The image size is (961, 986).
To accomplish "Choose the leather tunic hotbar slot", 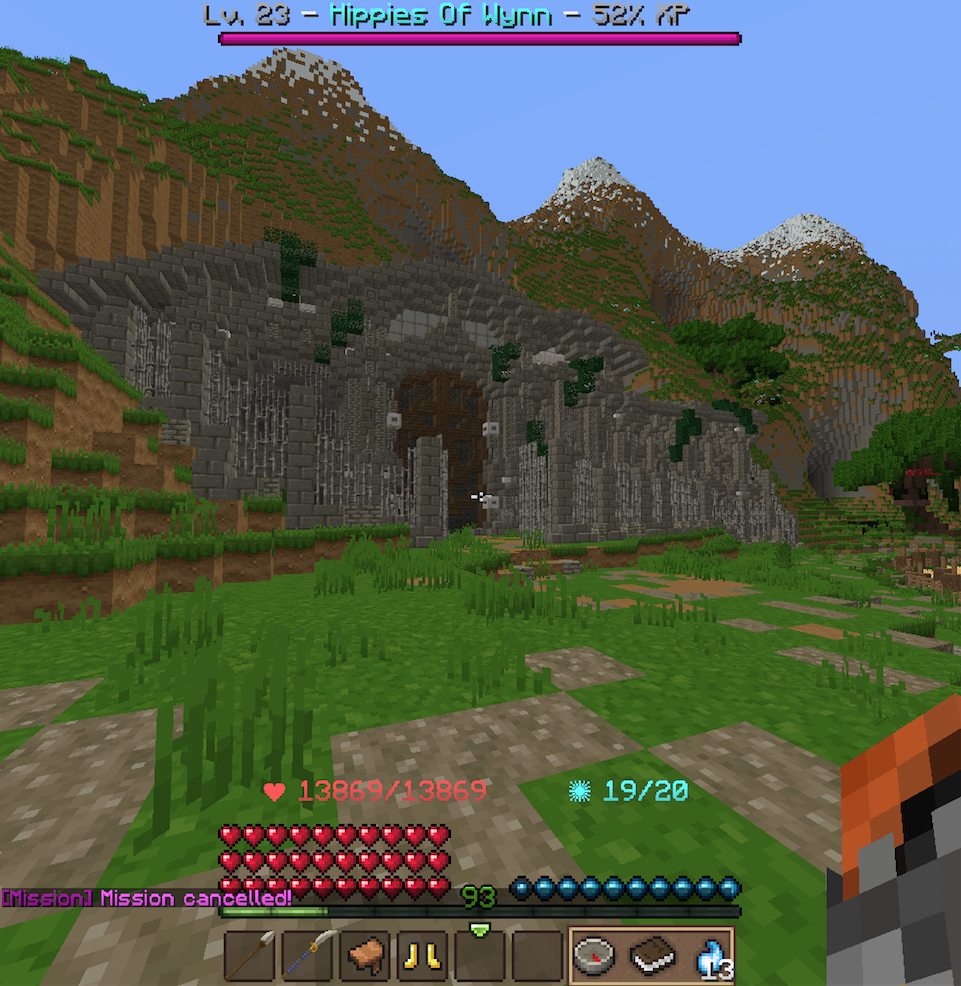I will click(367, 955).
